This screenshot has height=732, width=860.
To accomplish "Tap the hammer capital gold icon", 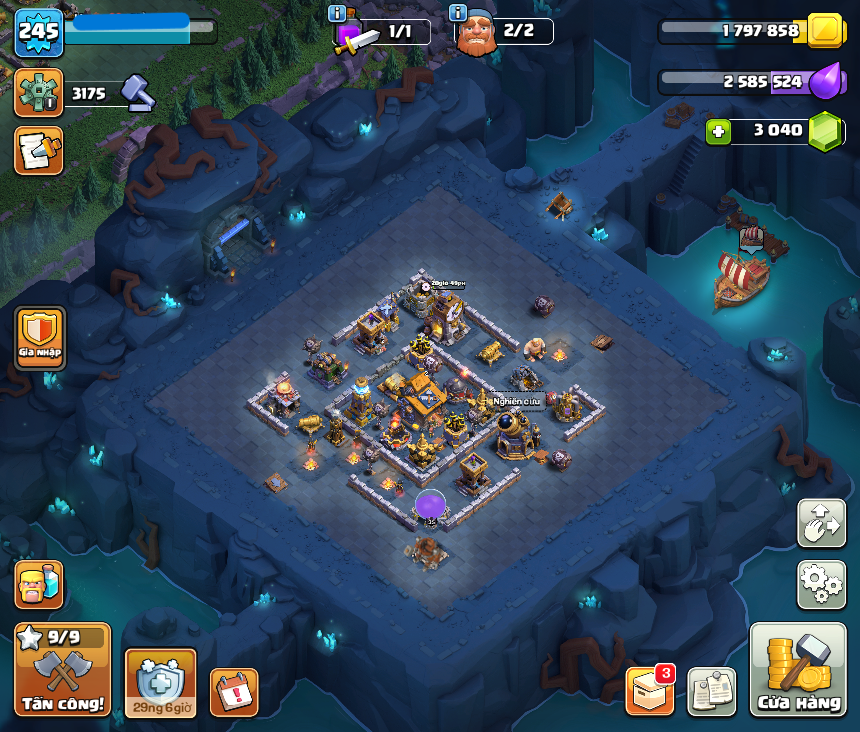I will coord(138,93).
